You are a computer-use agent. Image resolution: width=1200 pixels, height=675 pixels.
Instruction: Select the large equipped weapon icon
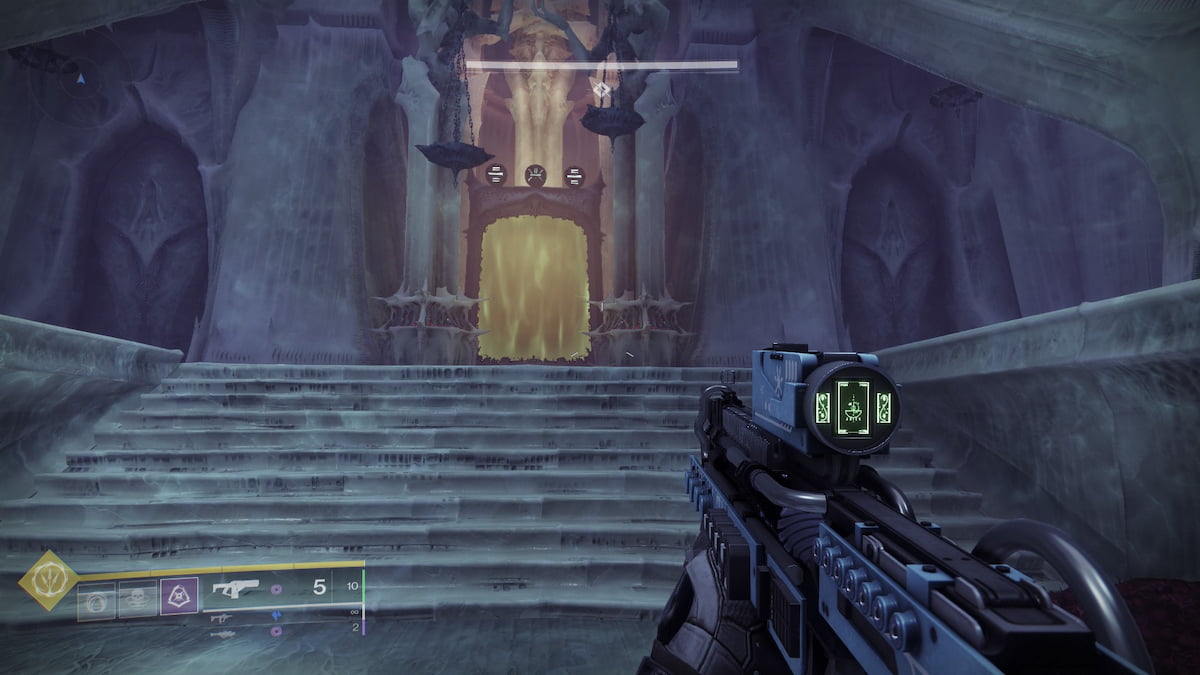tap(237, 588)
